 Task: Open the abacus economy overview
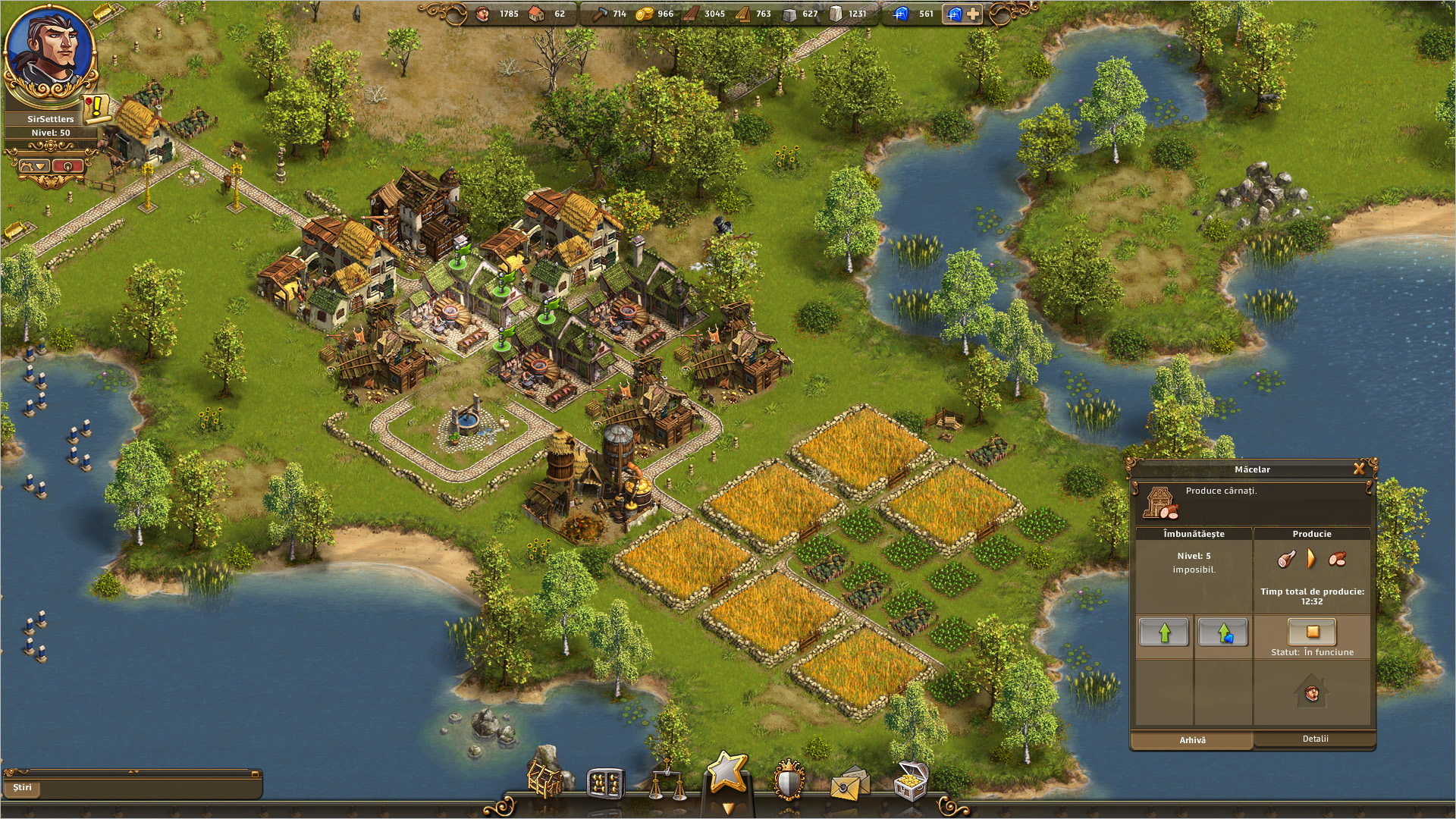(x=606, y=783)
